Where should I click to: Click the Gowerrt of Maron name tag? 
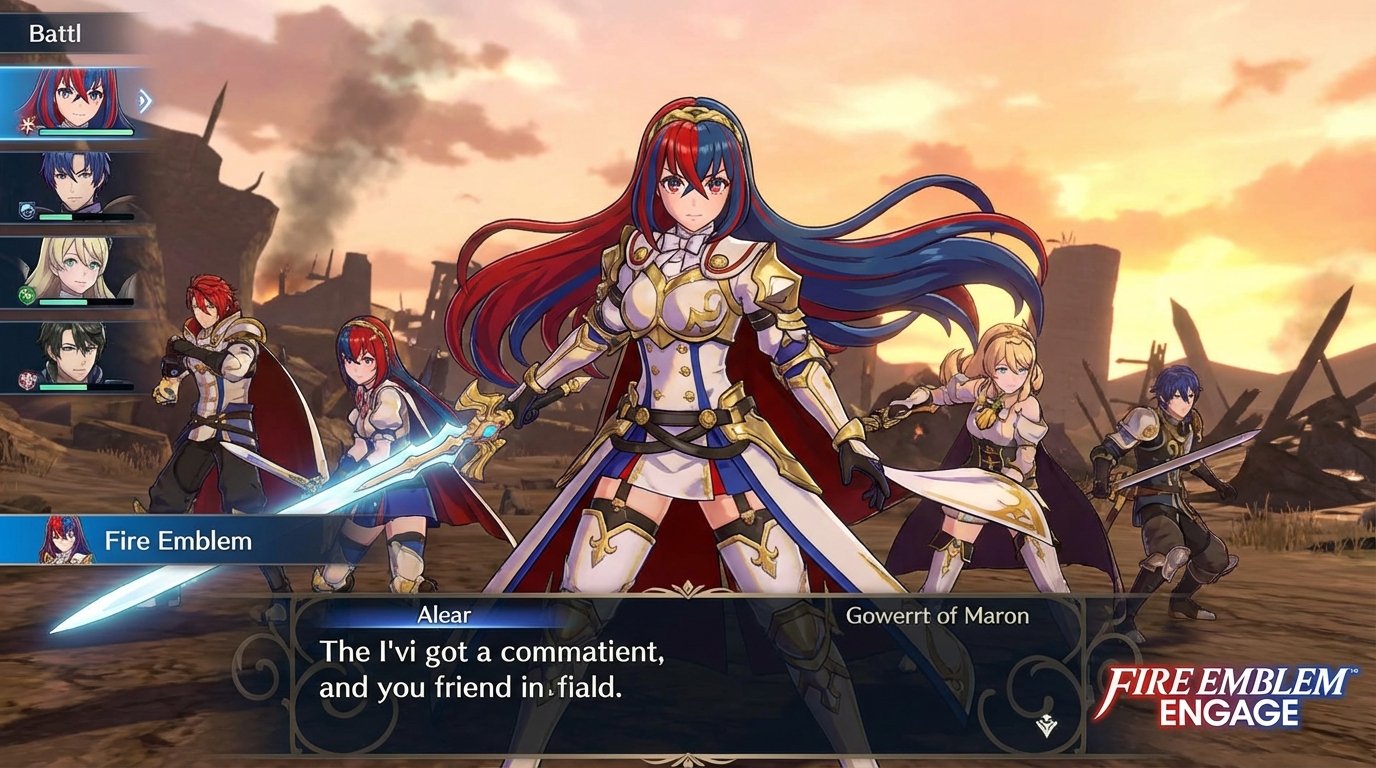940,617
